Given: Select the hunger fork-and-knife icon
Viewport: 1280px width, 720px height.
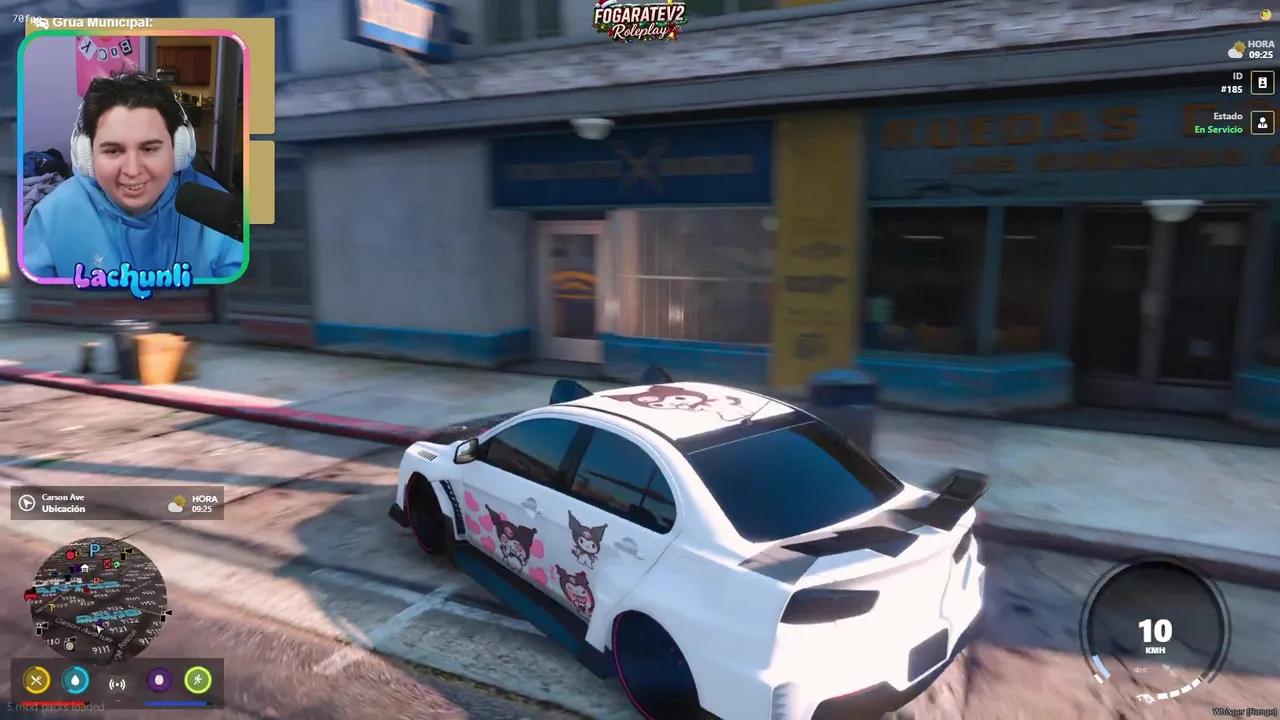Looking at the screenshot, I should [x=36, y=680].
